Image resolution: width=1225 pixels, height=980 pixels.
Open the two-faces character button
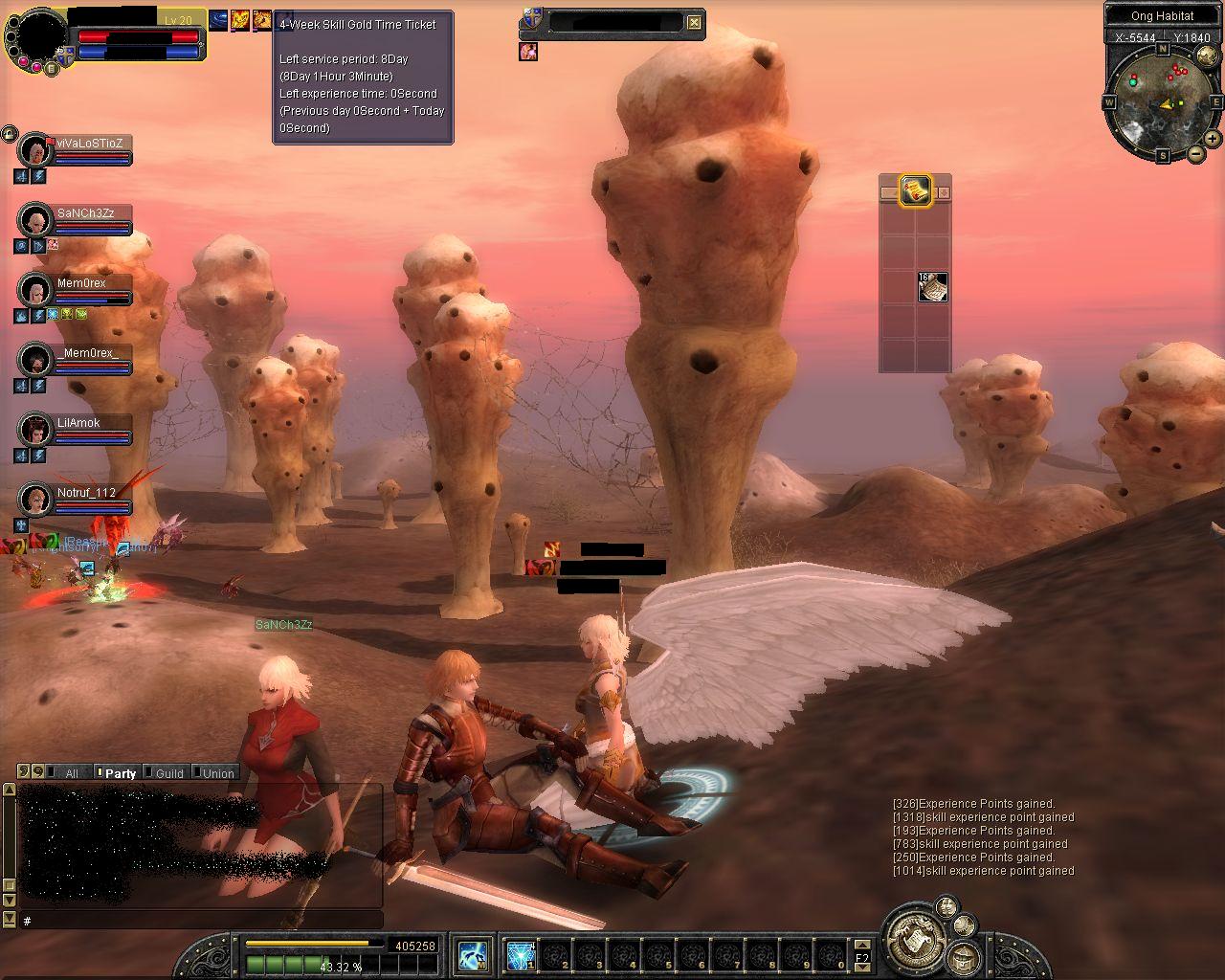point(947,907)
